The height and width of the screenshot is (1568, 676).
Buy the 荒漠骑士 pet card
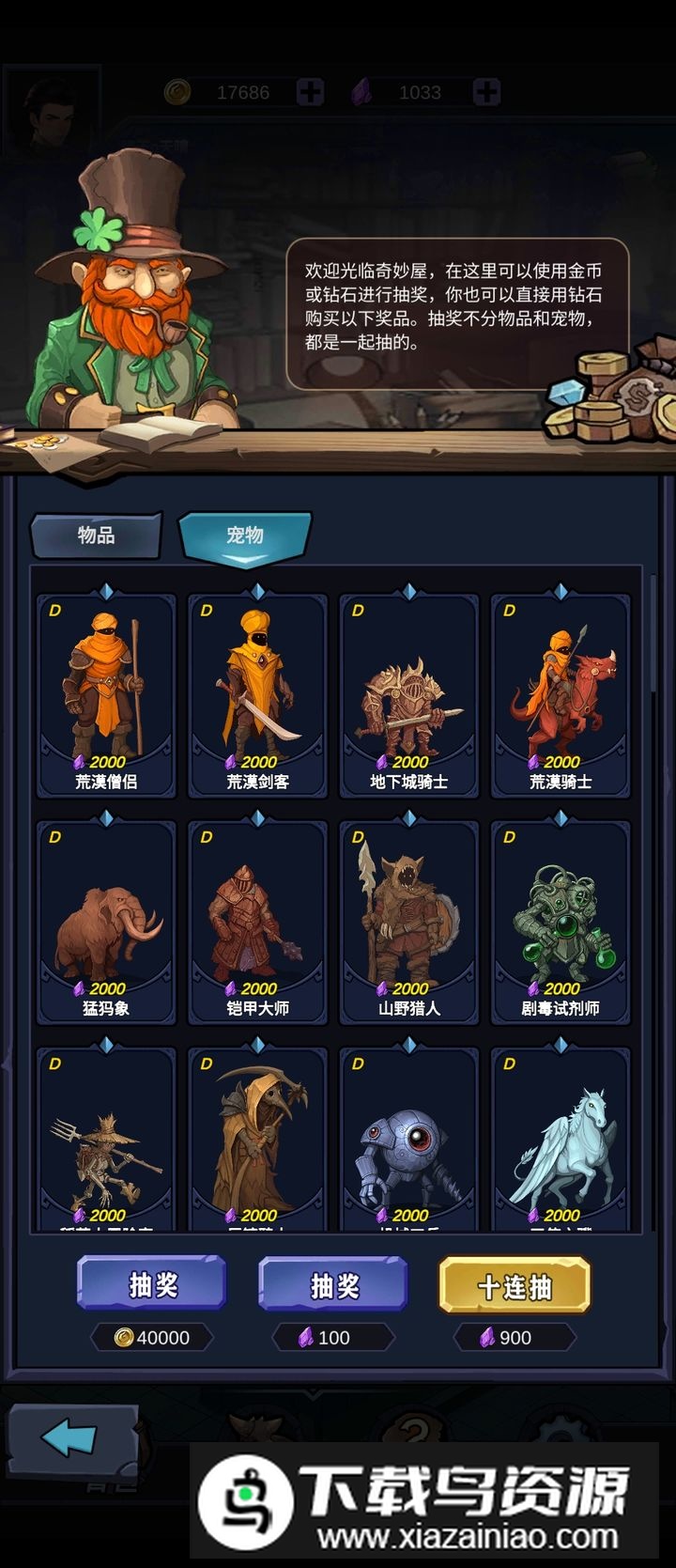click(x=561, y=695)
